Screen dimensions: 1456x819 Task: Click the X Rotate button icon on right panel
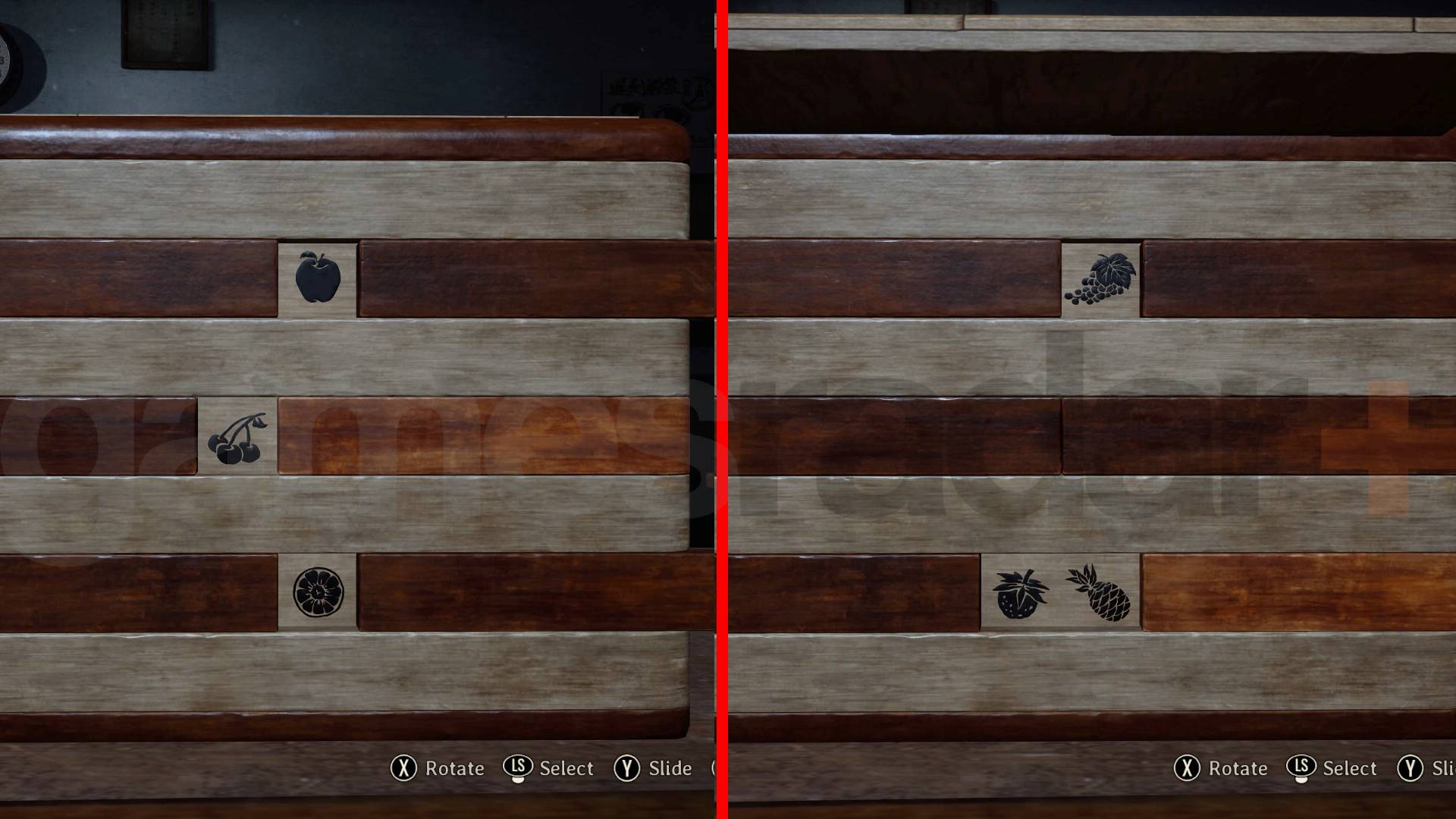point(1187,768)
